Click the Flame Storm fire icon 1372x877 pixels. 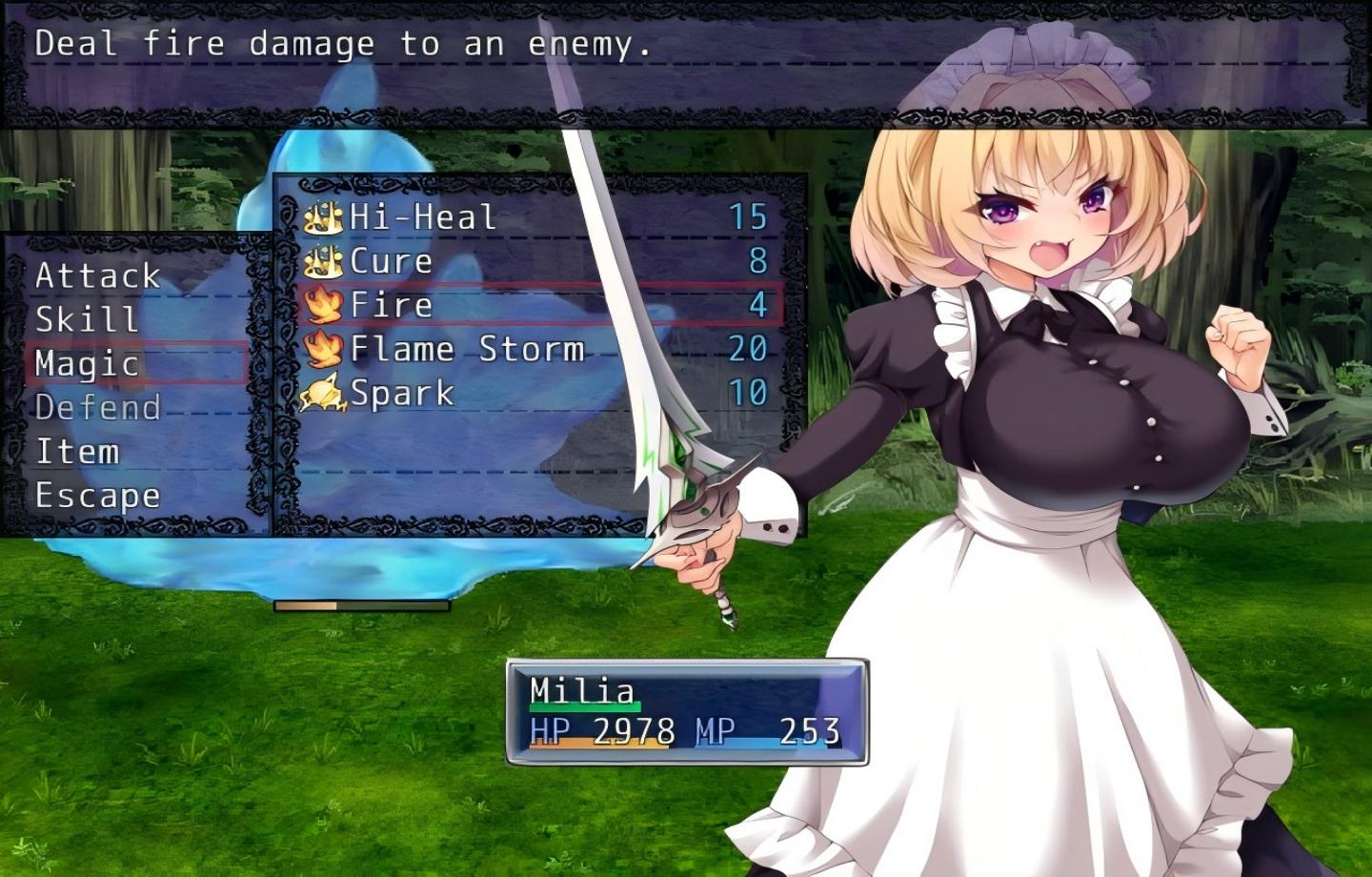pyautogui.click(x=324, y=348)
